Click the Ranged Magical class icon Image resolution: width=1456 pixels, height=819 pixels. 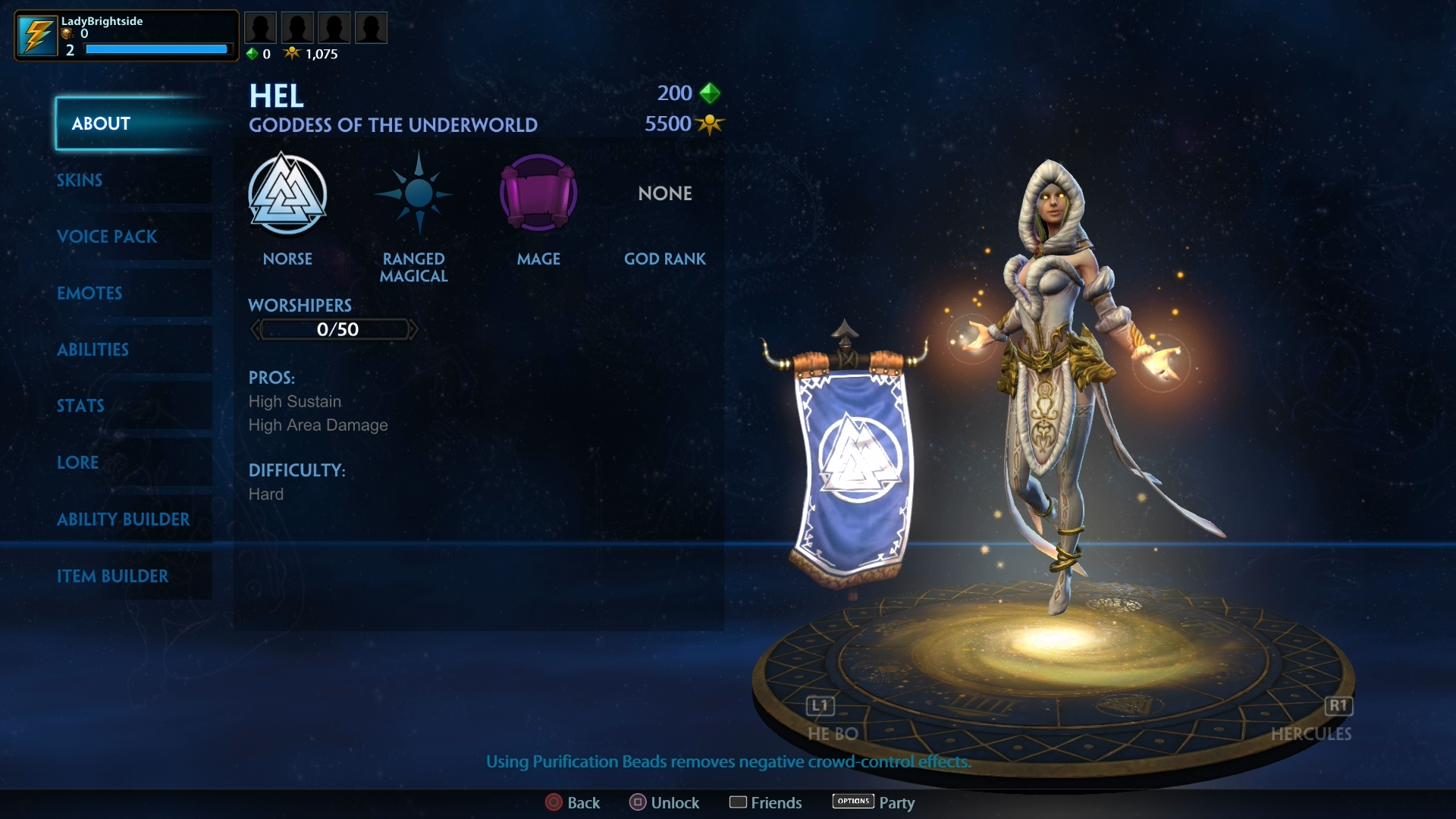(414, 193)
